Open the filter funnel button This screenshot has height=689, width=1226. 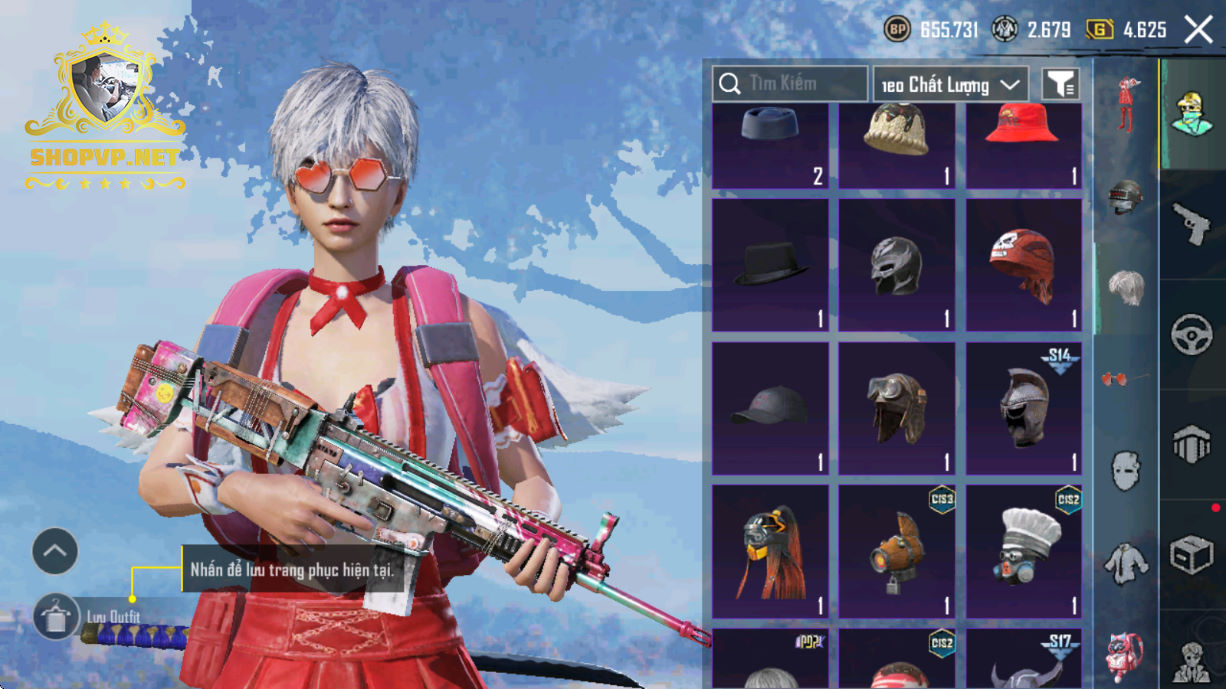(1060, 85)
